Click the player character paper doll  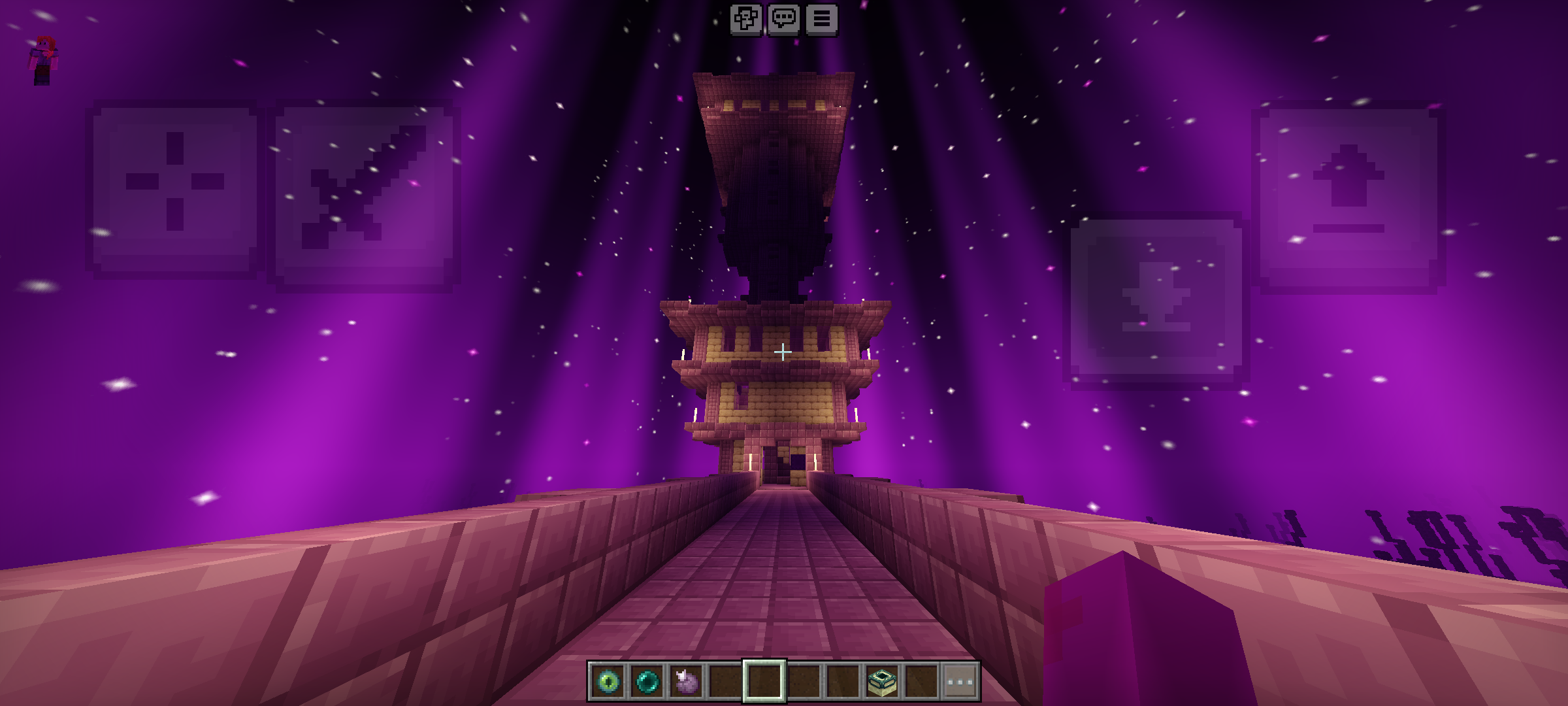click(x=43, y=60)
